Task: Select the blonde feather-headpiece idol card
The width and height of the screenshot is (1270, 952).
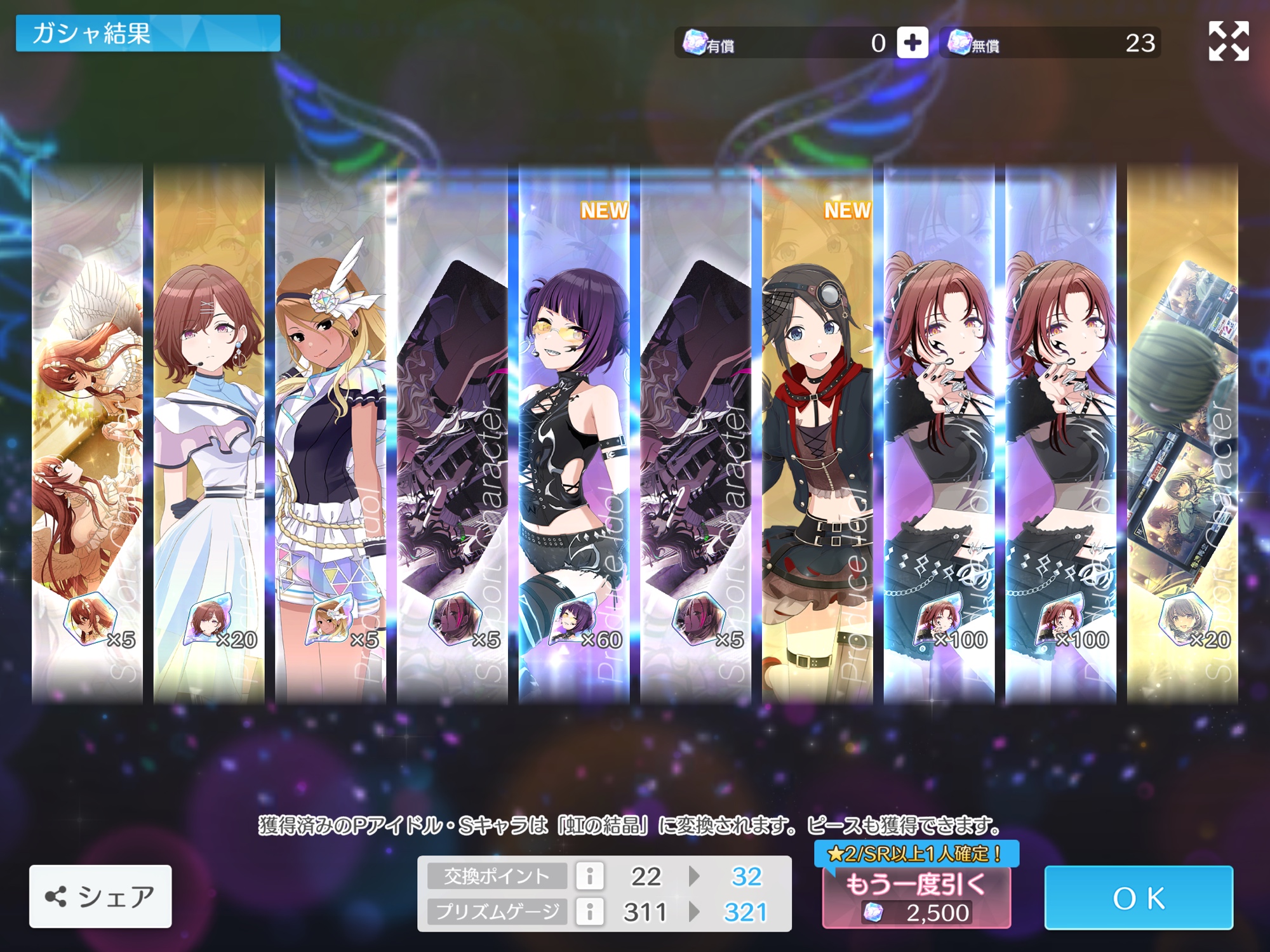Action: (x=331, y=432)
